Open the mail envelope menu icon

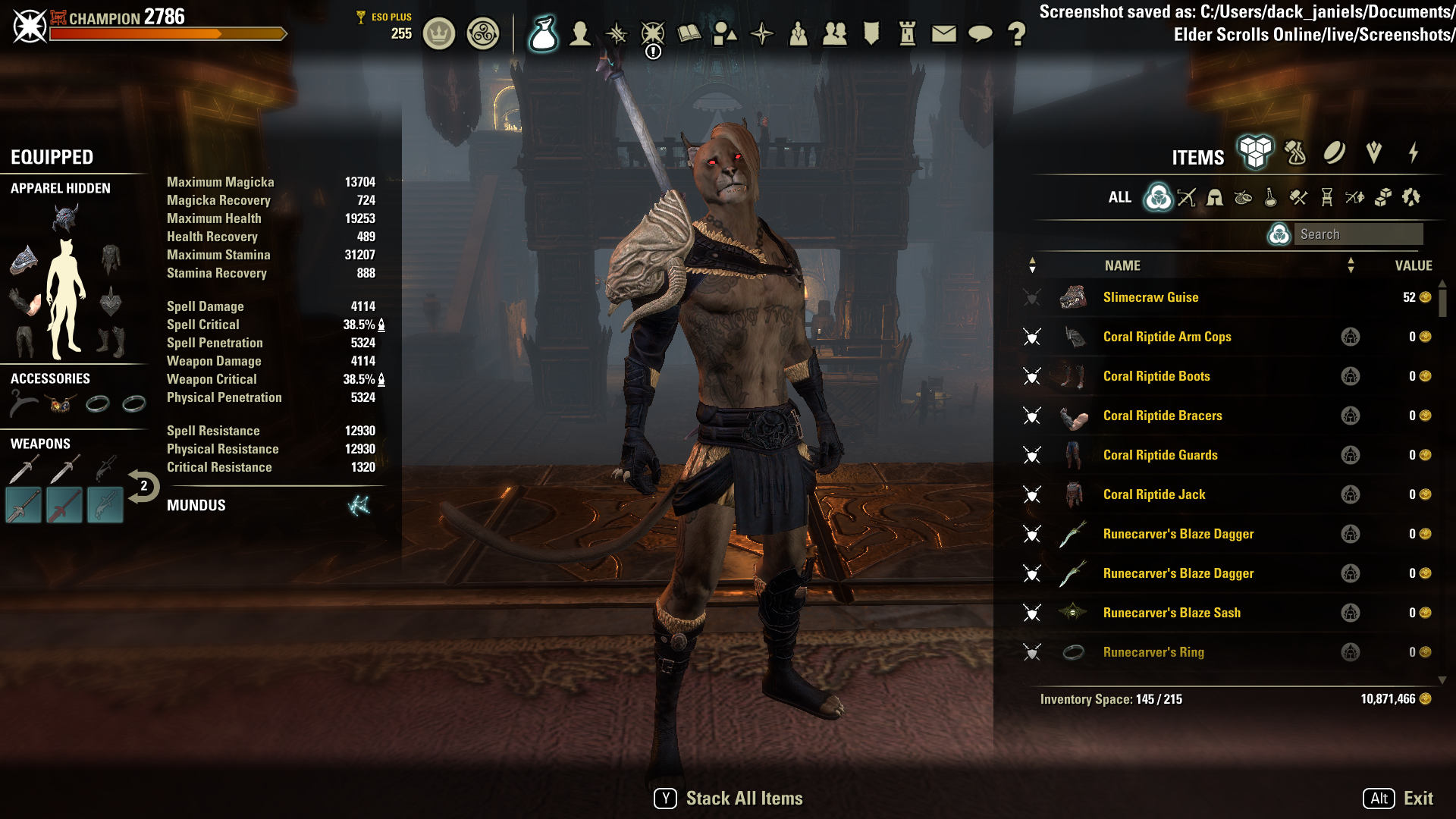coord(943,33)
